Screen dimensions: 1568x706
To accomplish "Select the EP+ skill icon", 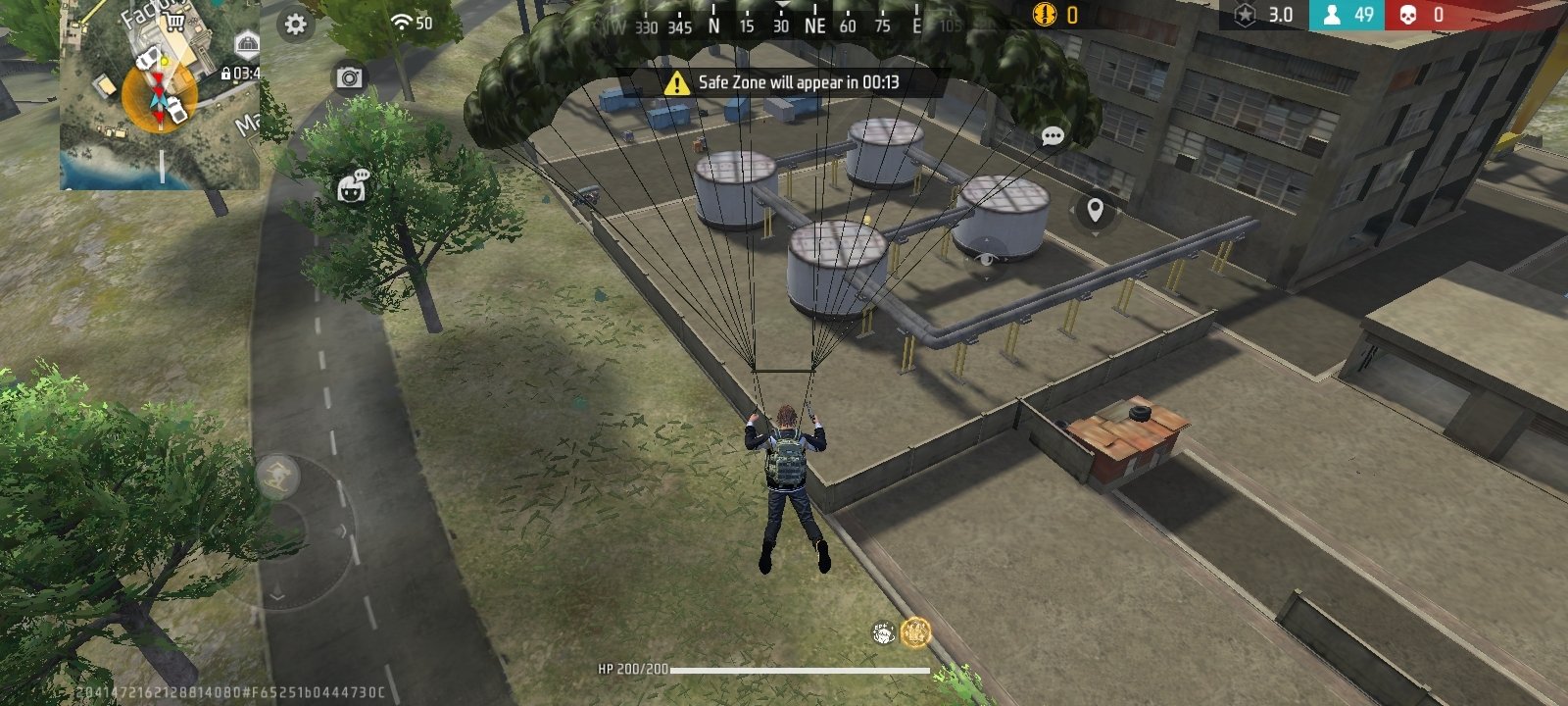I will click(x=884, y=632).
